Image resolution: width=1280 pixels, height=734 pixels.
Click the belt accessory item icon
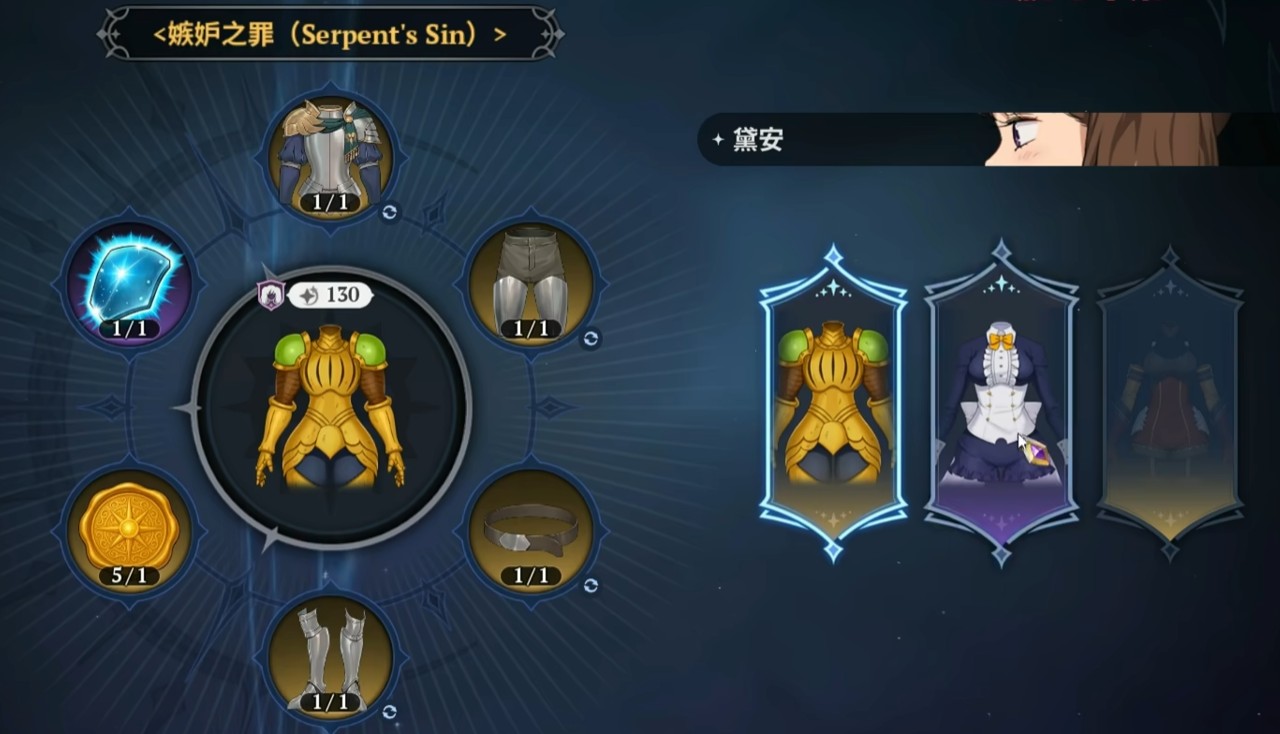coord(530,532)
